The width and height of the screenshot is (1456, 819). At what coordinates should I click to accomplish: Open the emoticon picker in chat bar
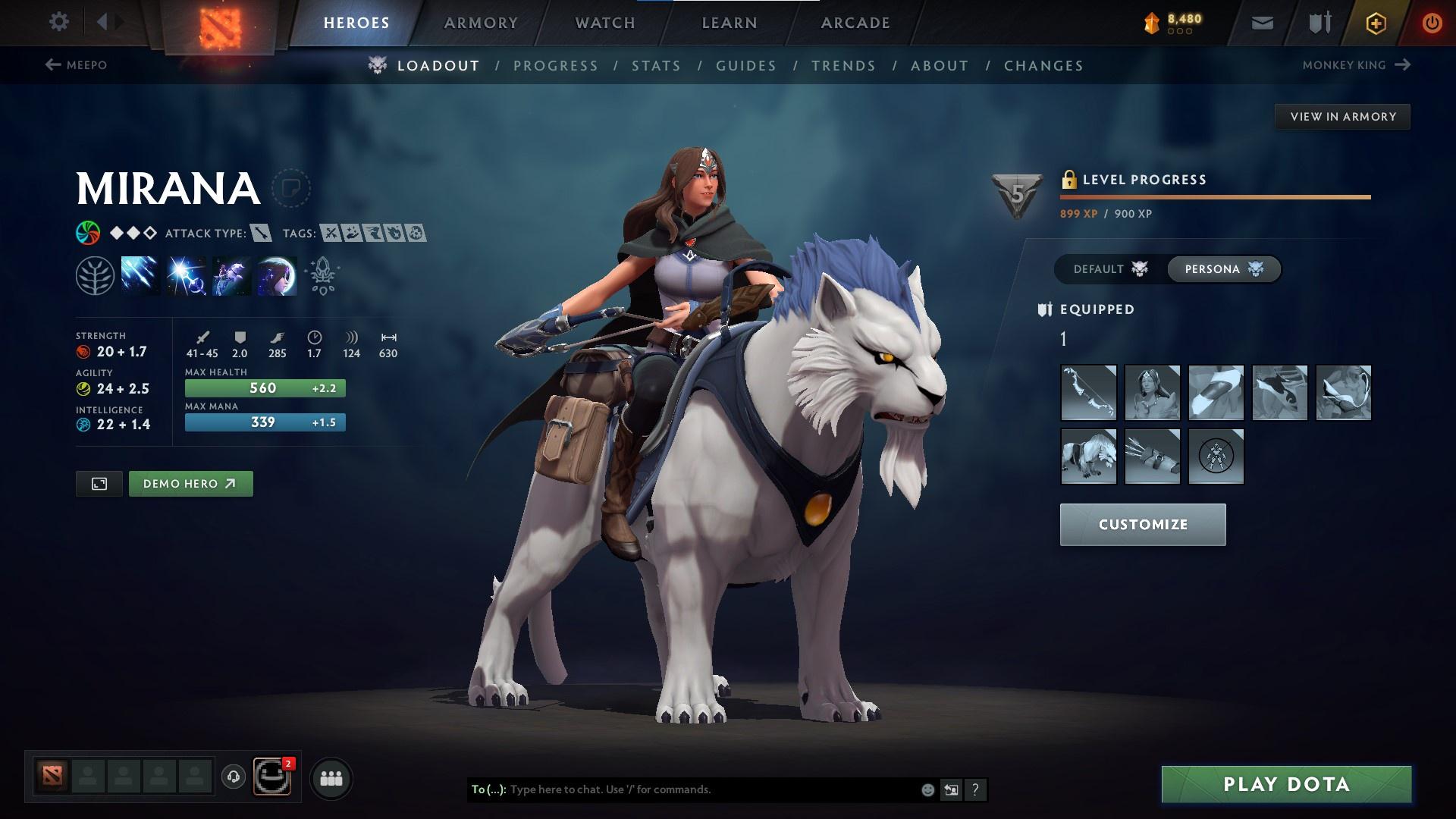927,789
